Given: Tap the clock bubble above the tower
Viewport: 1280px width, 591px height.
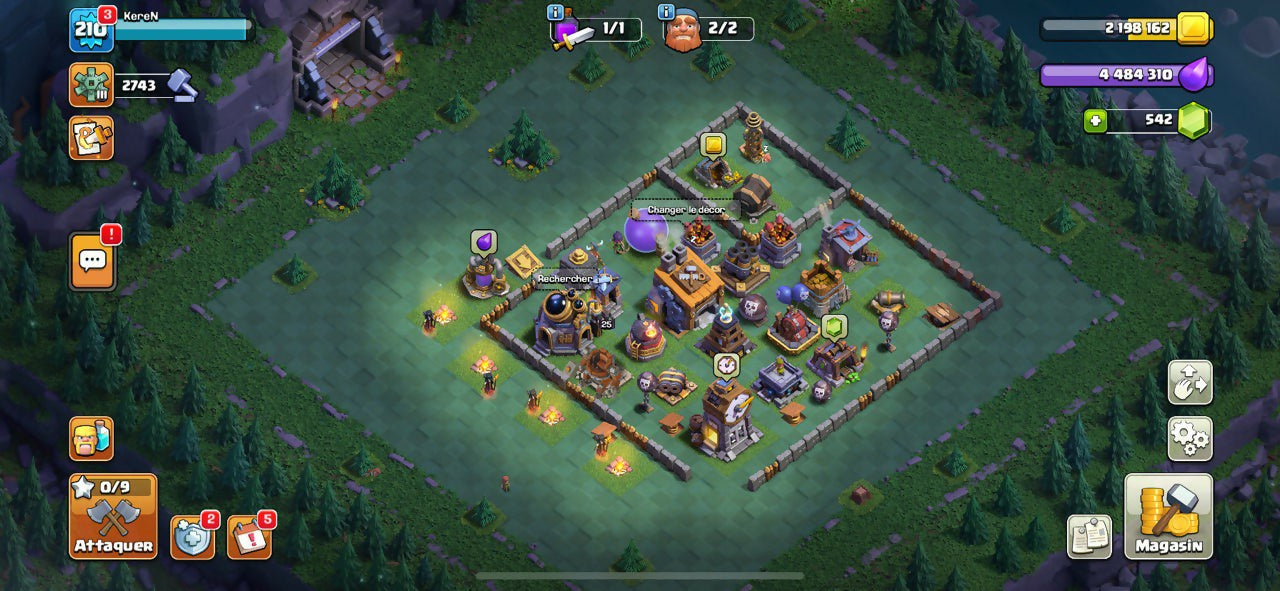Looking at the screenshot, I should click(726, 365).
